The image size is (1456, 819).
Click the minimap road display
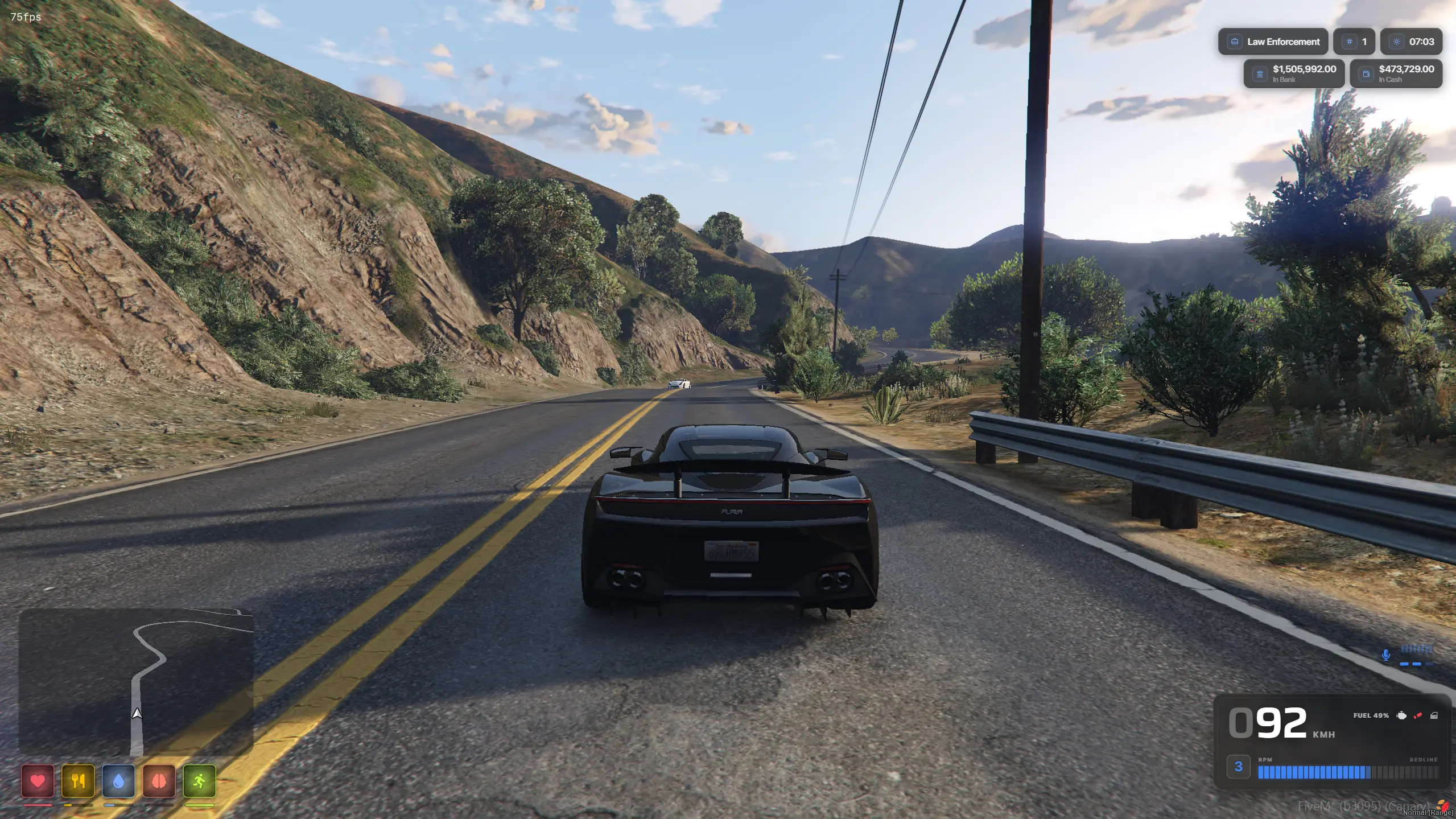click(x=136, y=681)
